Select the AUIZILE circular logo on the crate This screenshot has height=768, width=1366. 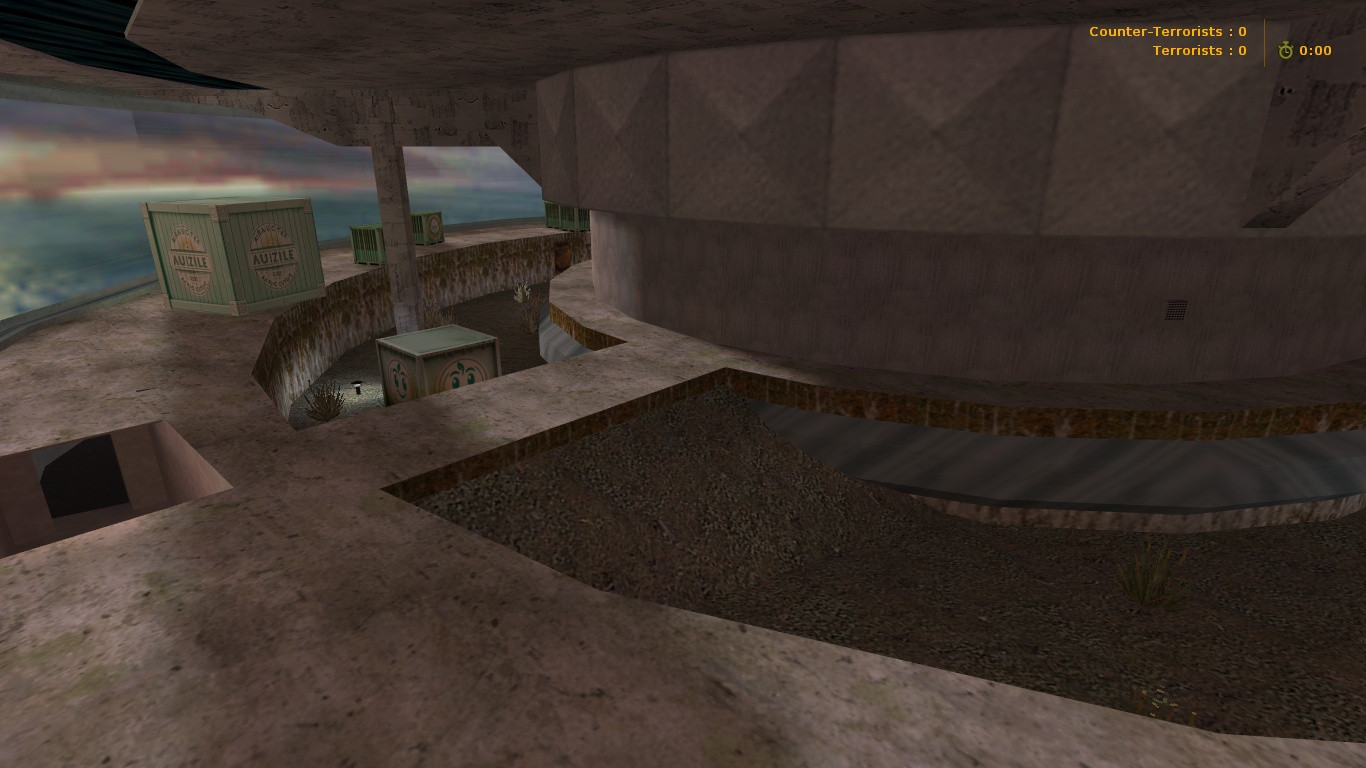[x=189, y=258]
